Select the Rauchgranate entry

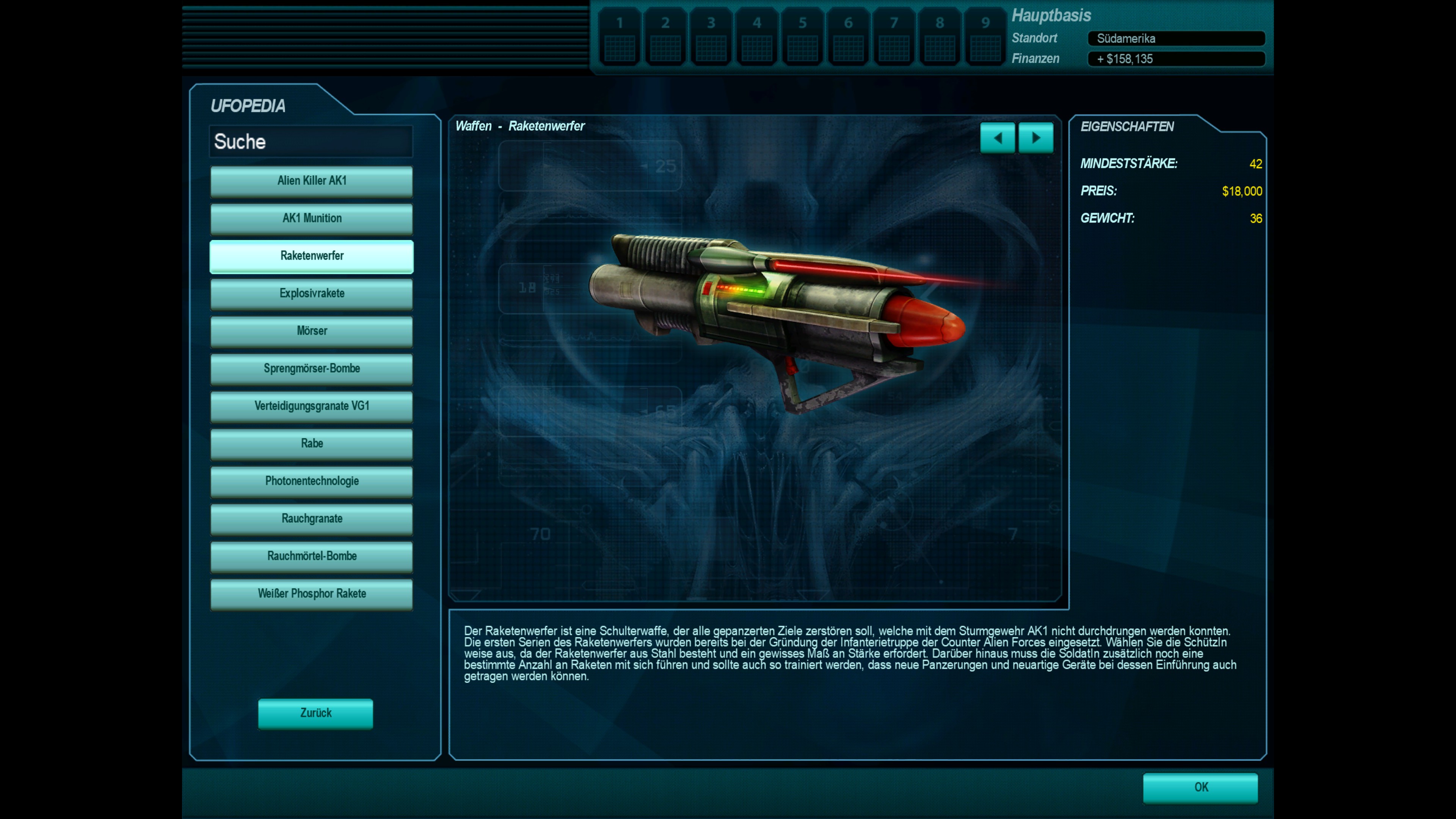311,519
